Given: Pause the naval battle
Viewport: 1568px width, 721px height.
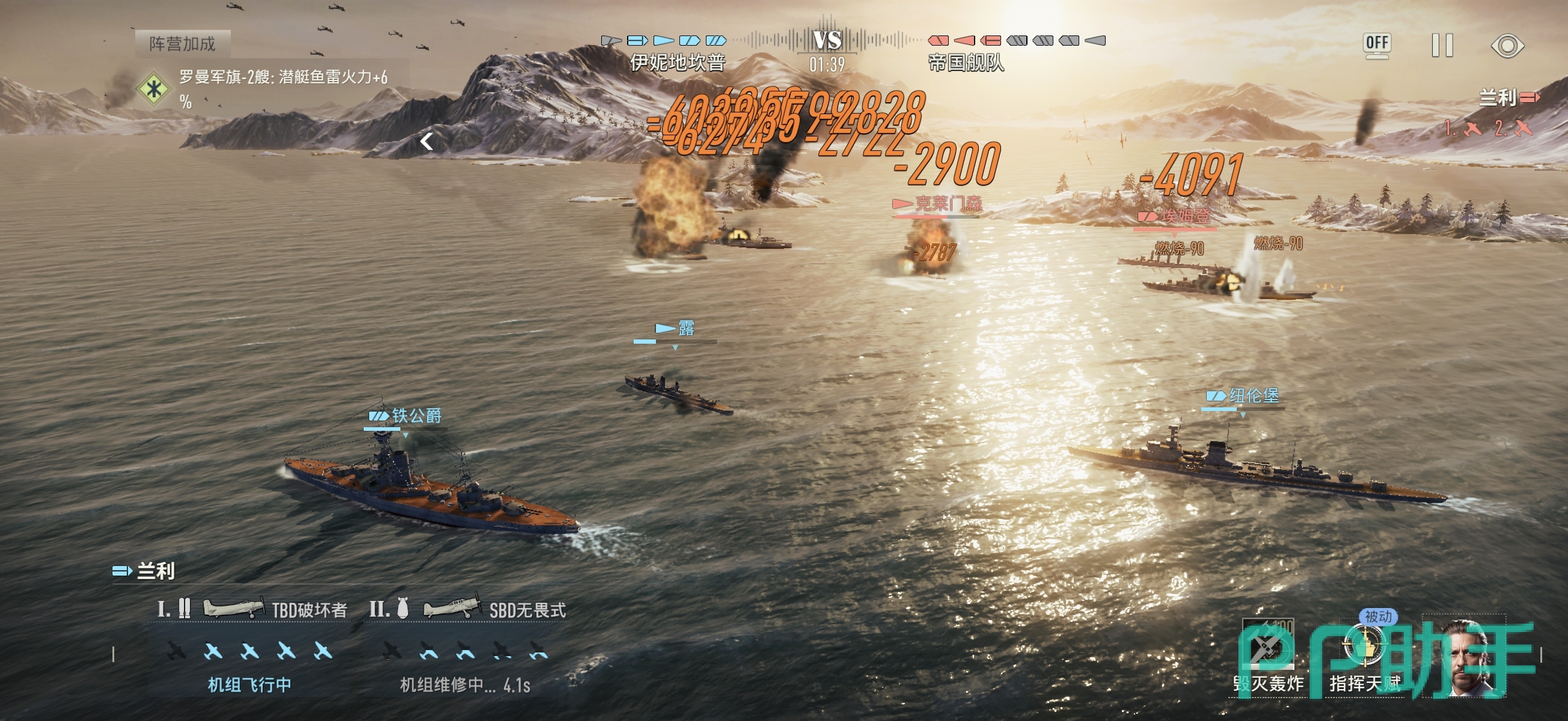Looking at the screenshot, I should tap(1442, 46).
